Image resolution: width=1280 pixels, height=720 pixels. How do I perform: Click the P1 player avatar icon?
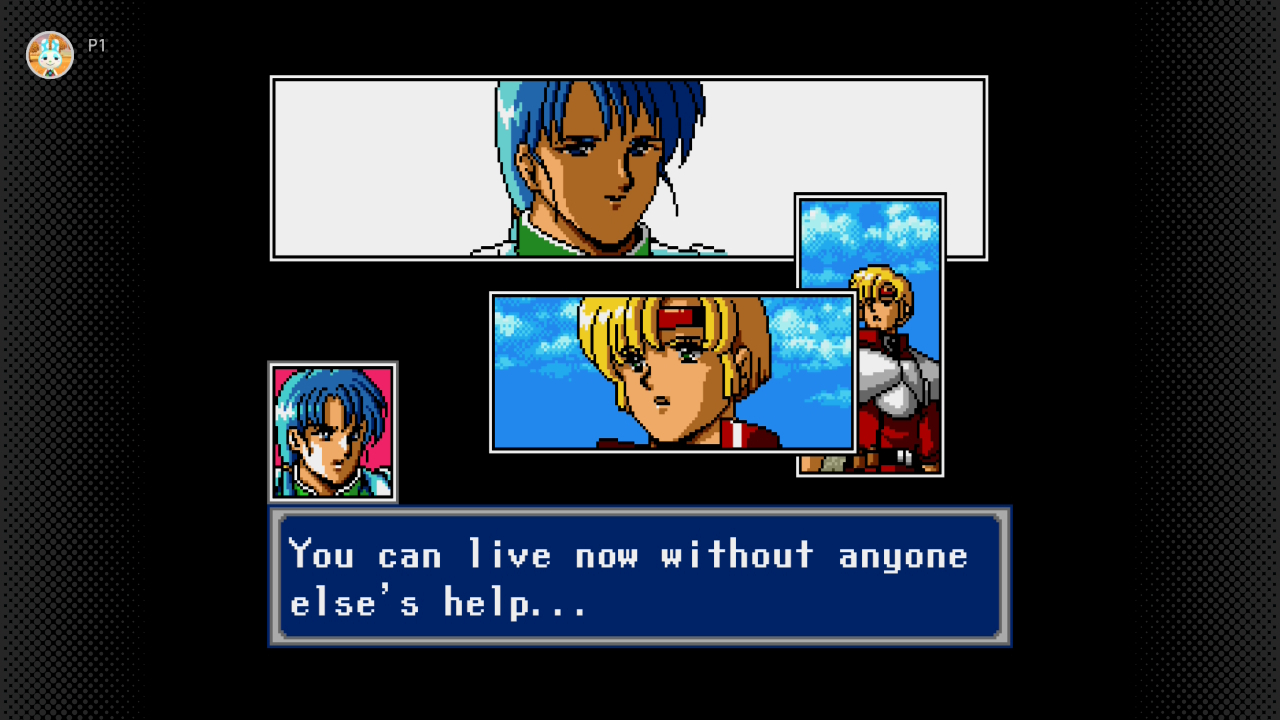pyautogui.click(x=50, y=55)
